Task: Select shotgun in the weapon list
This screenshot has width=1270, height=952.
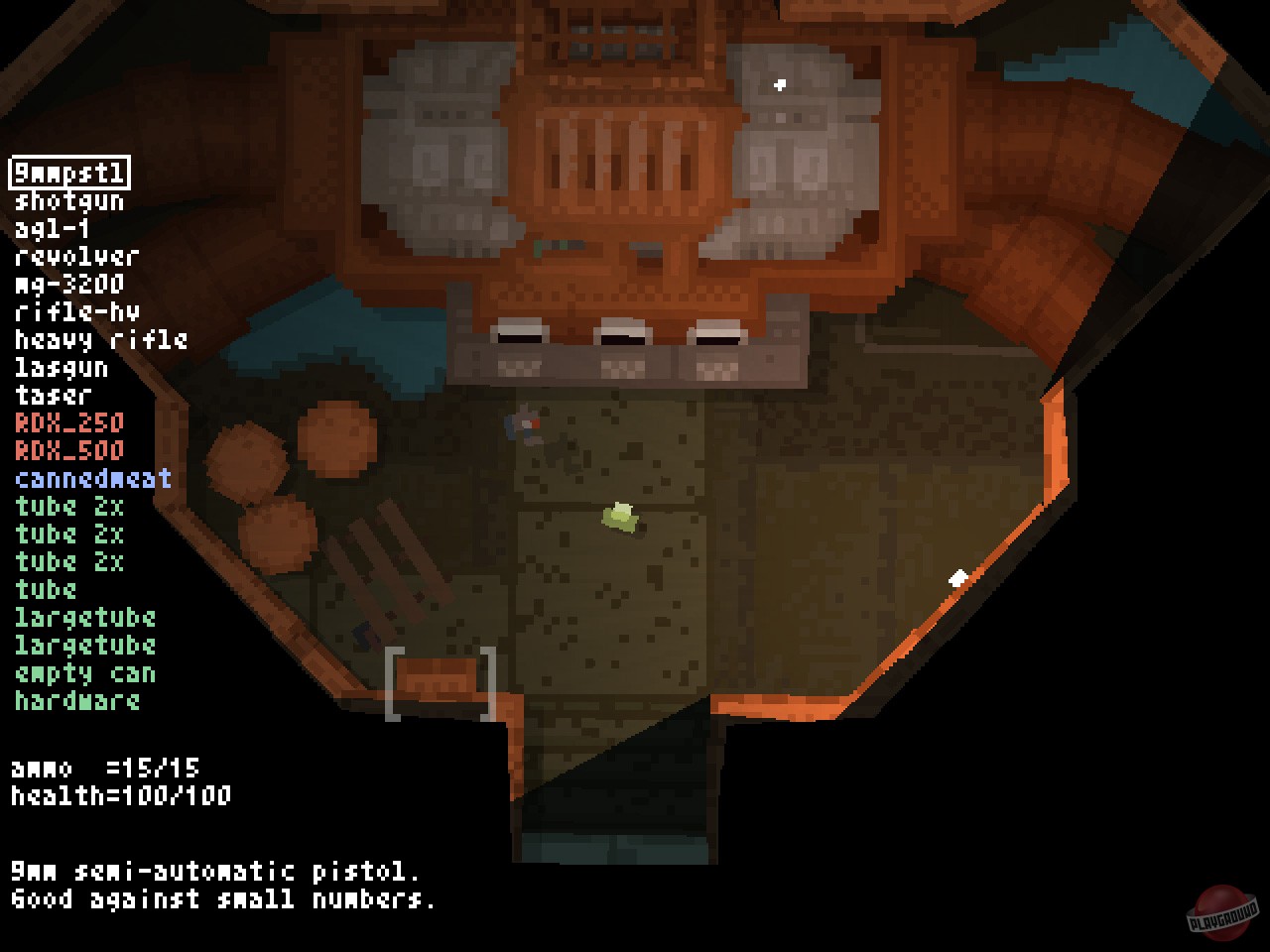Action: [67, 201]
